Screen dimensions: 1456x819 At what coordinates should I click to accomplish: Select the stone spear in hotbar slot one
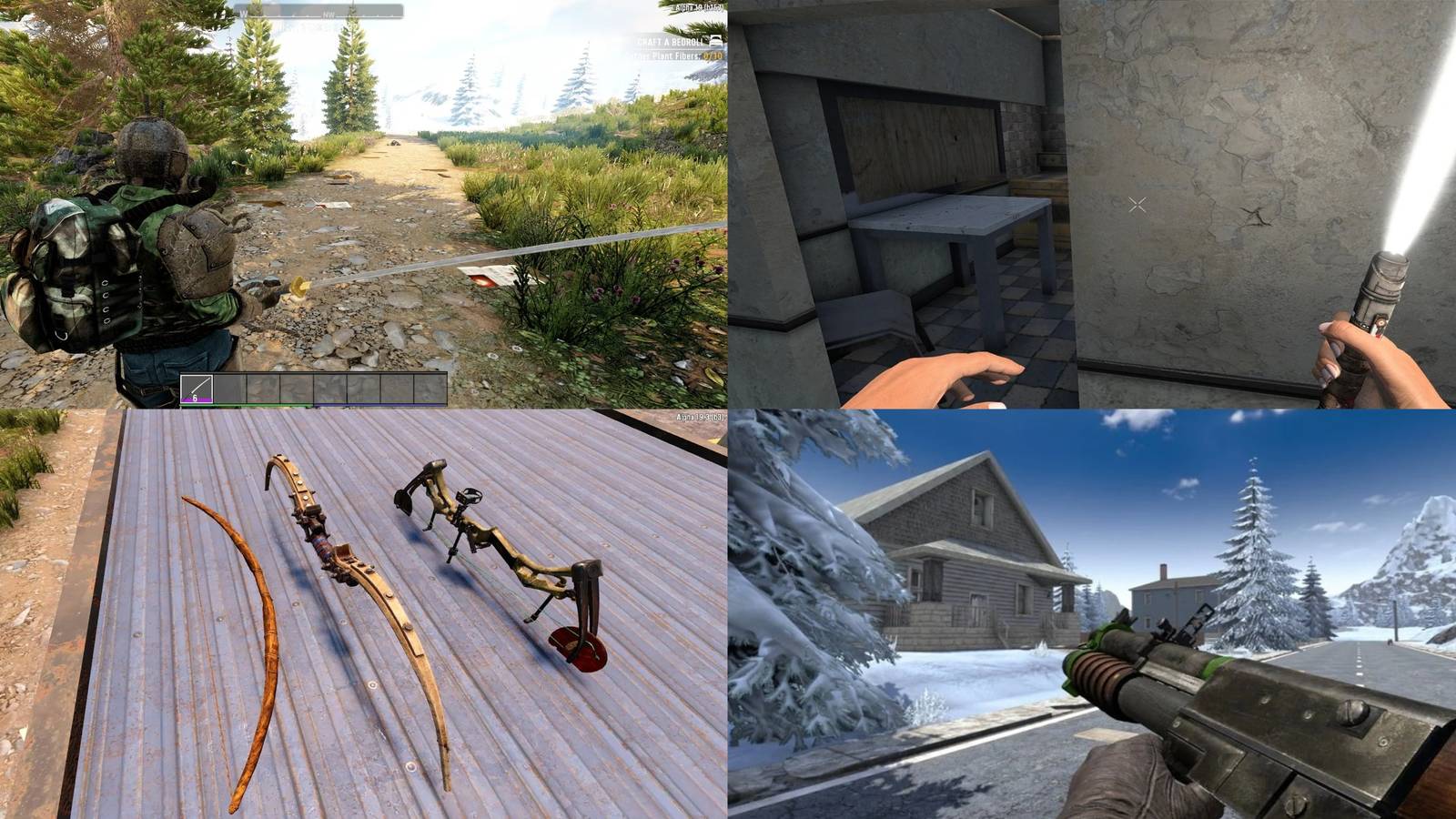click(x=197, y=387)
